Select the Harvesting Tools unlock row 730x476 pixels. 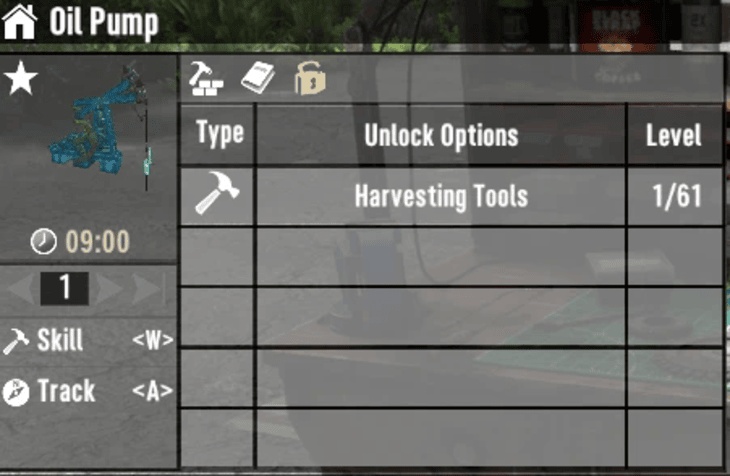441,196
